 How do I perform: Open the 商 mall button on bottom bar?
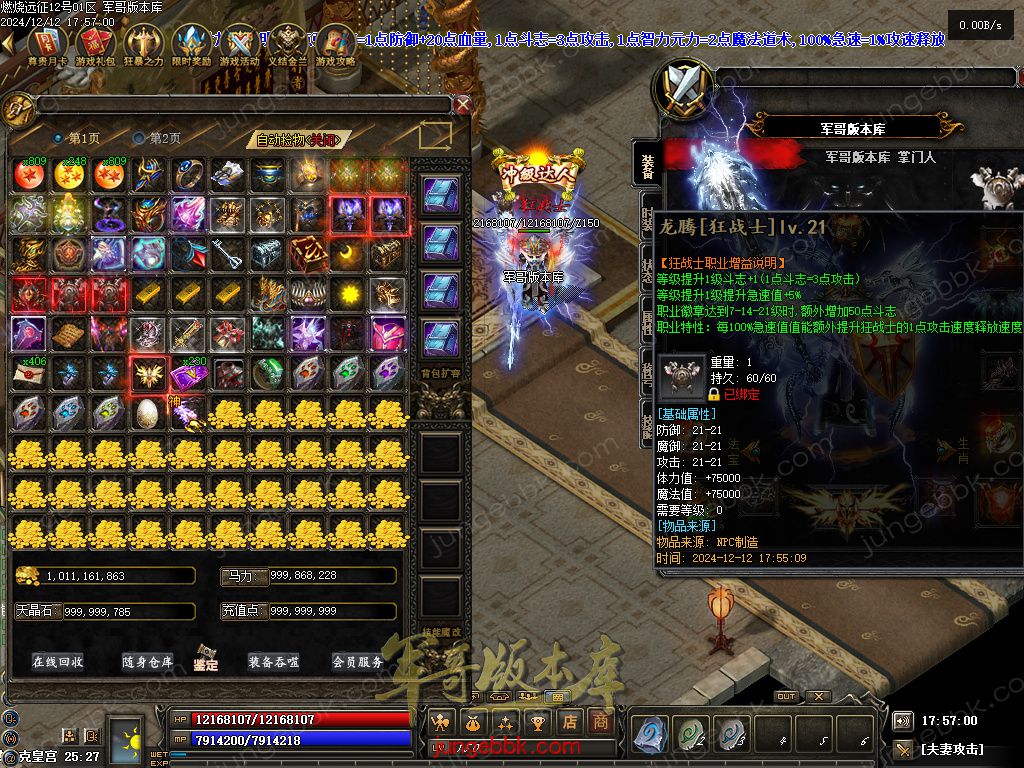coord(600,721)
